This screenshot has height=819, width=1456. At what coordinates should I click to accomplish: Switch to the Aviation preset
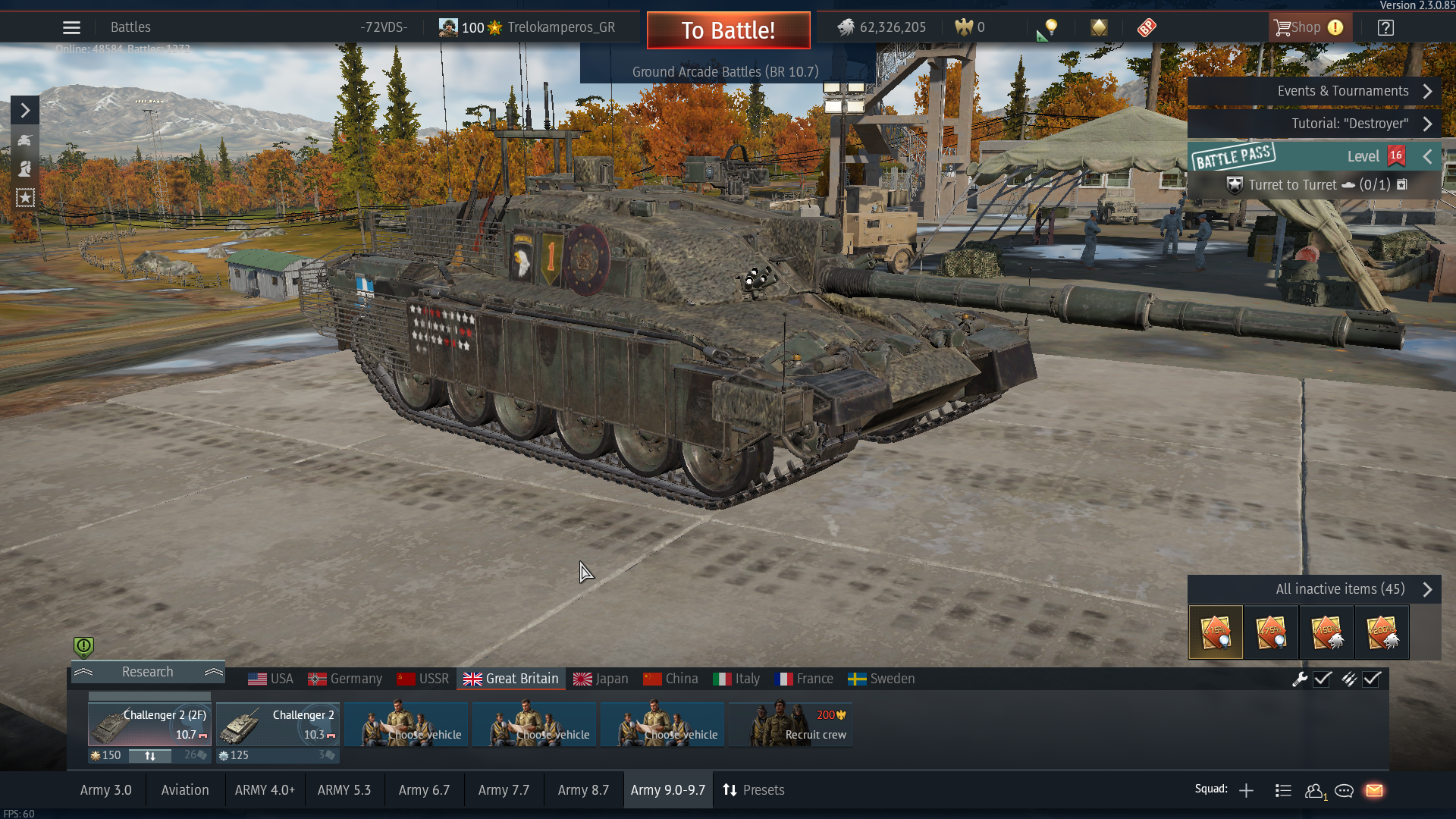[185, 790]
